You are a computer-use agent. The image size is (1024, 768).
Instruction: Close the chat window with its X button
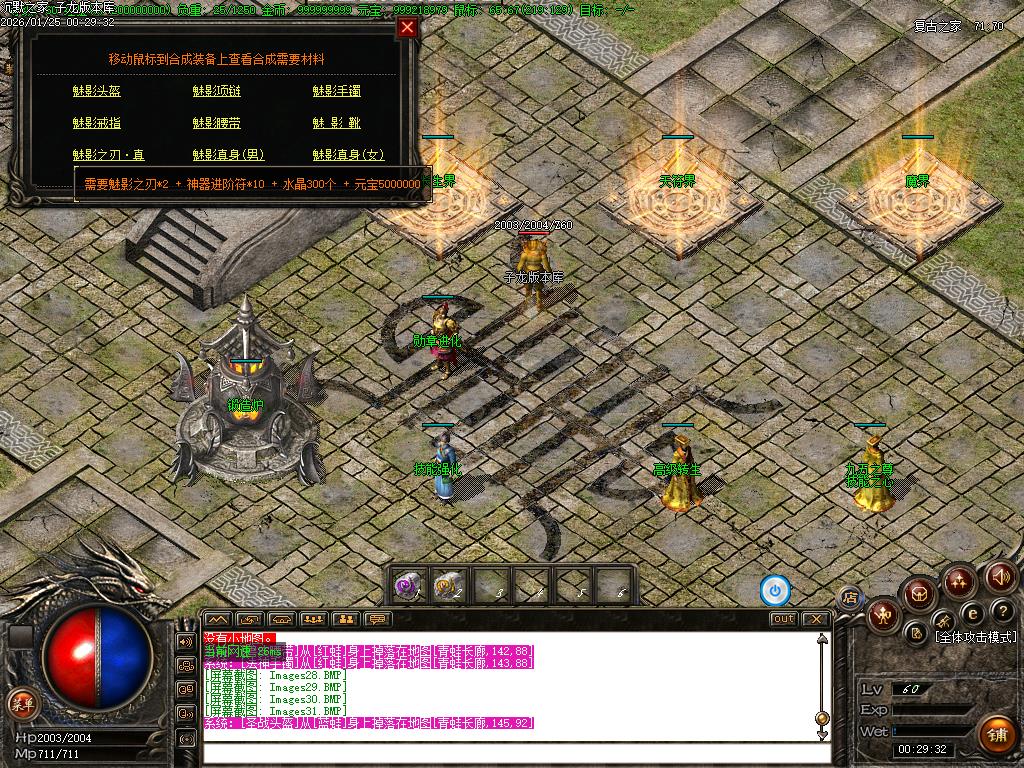(x=817, y=619)
